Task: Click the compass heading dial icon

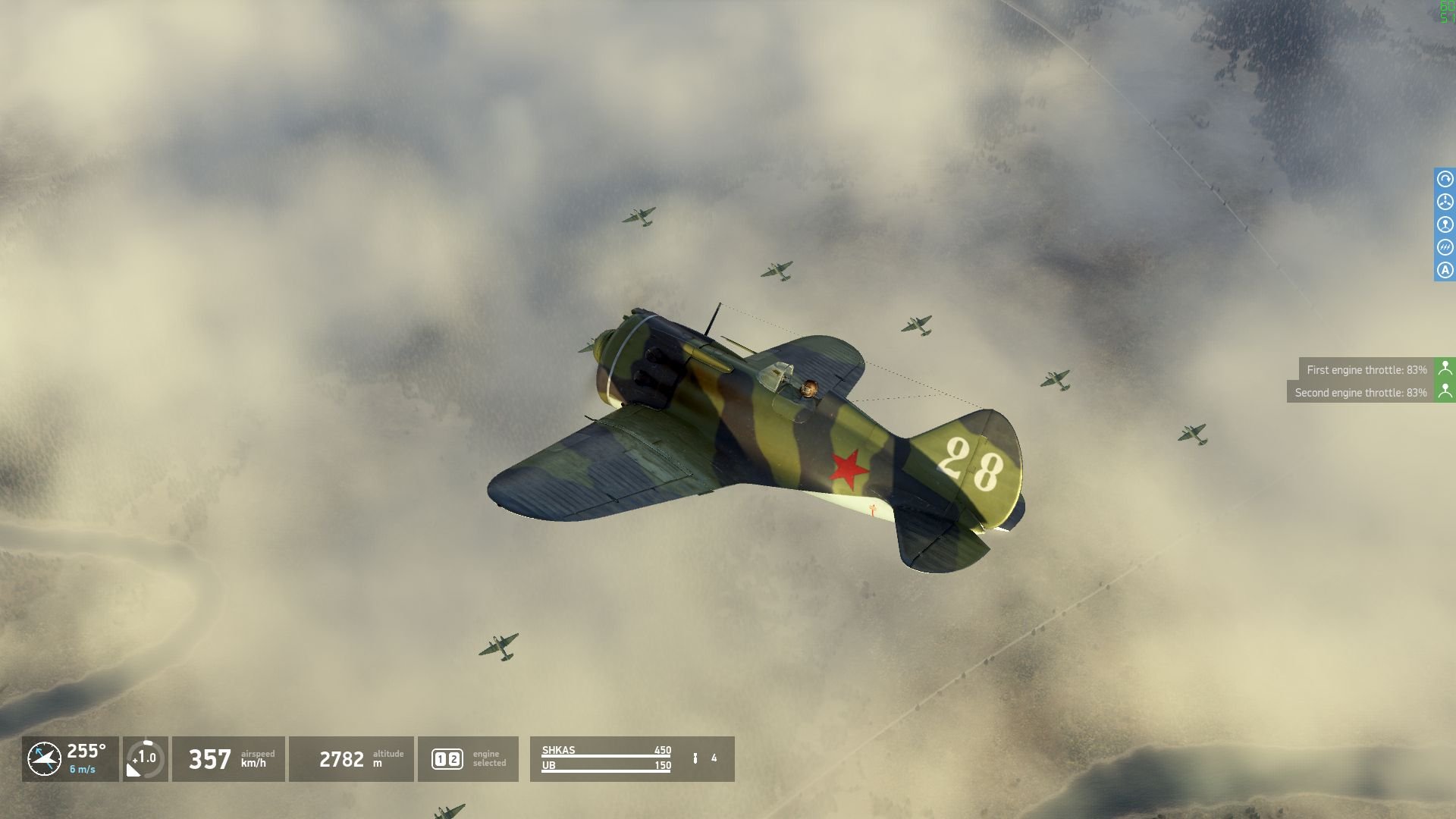Action: [x=44, y=758]
